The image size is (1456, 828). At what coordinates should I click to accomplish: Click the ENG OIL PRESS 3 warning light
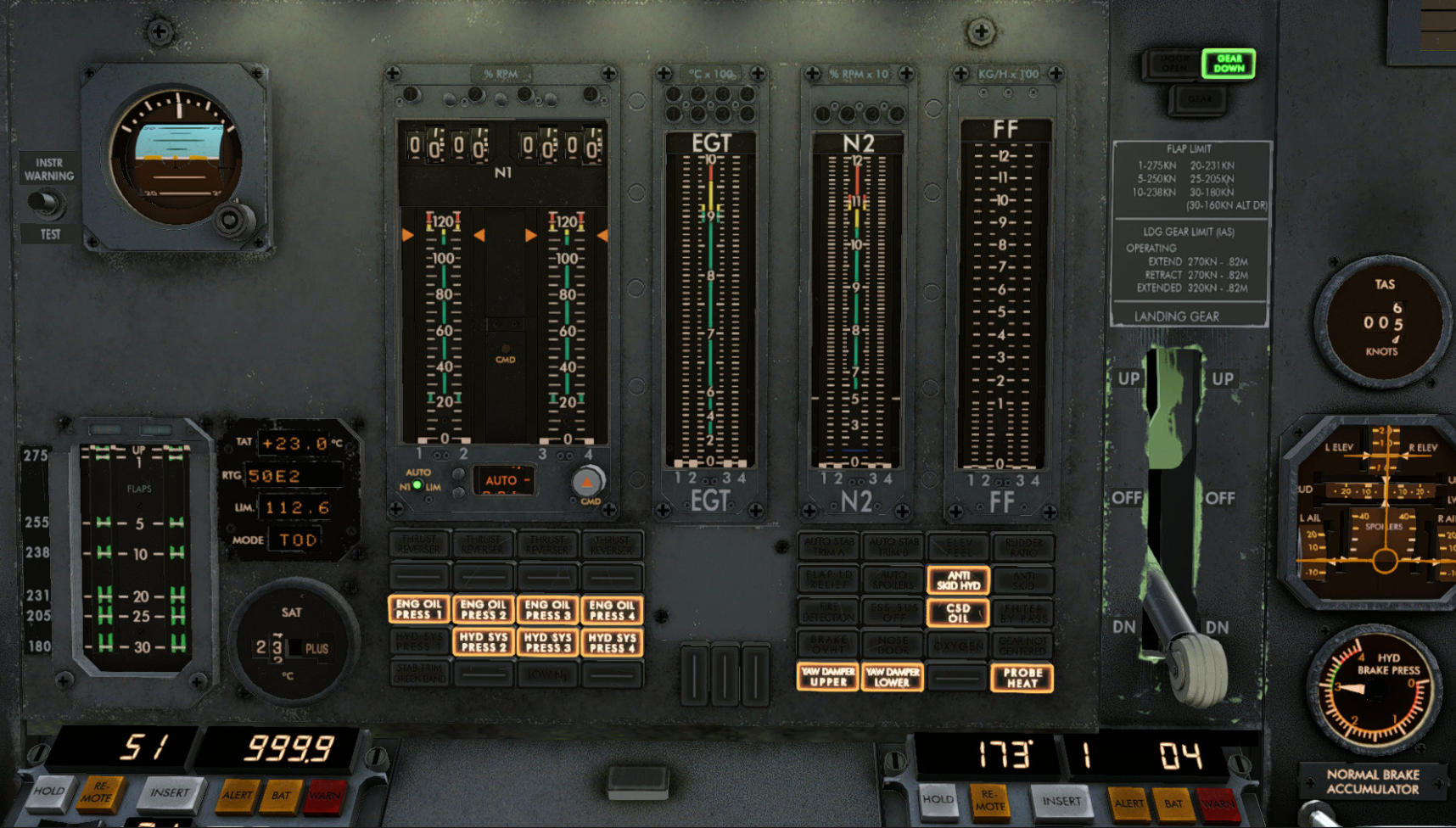547,609
